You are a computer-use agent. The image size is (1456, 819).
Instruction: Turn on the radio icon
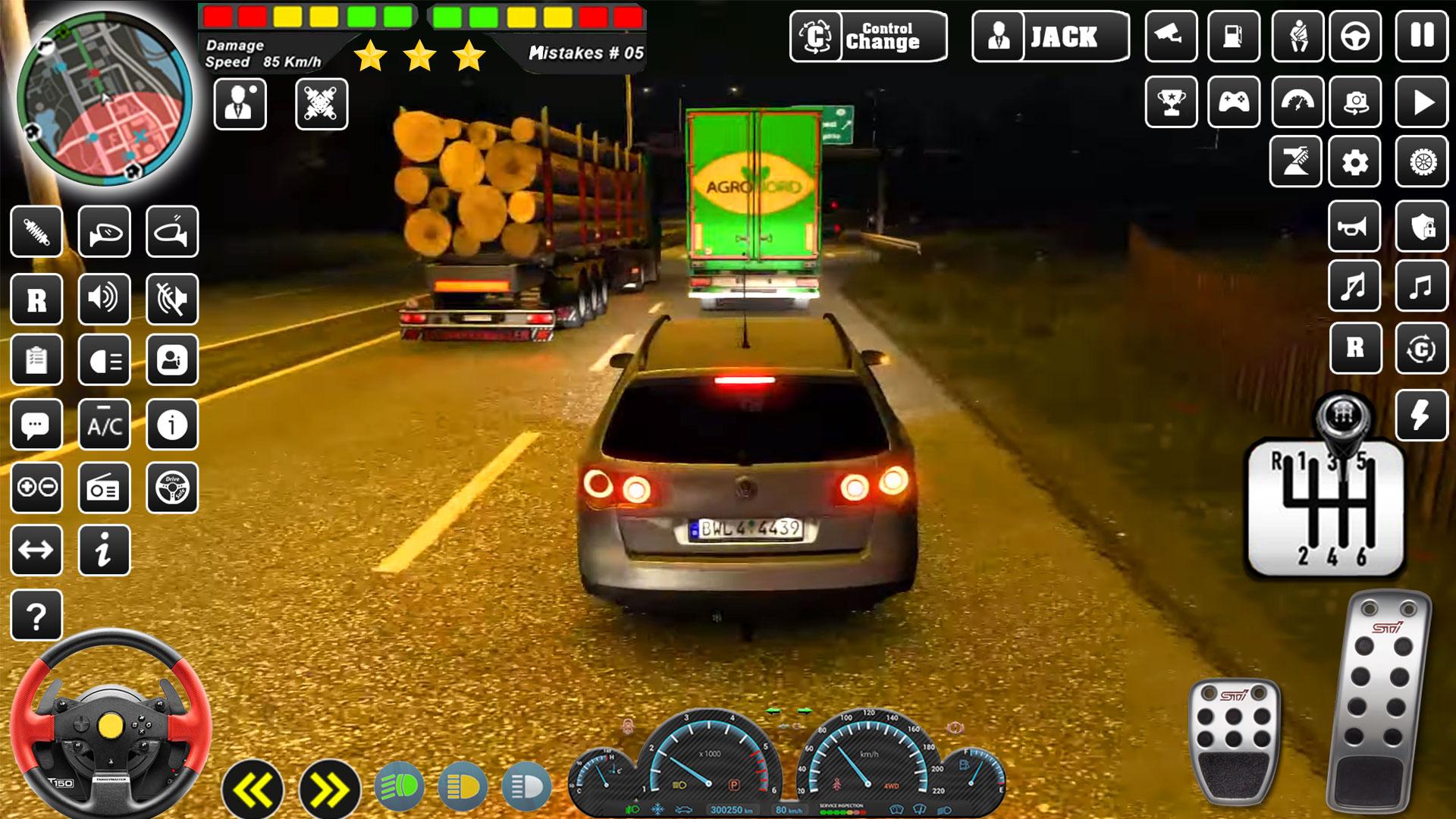pyautogui.click(x=105, y=488)
